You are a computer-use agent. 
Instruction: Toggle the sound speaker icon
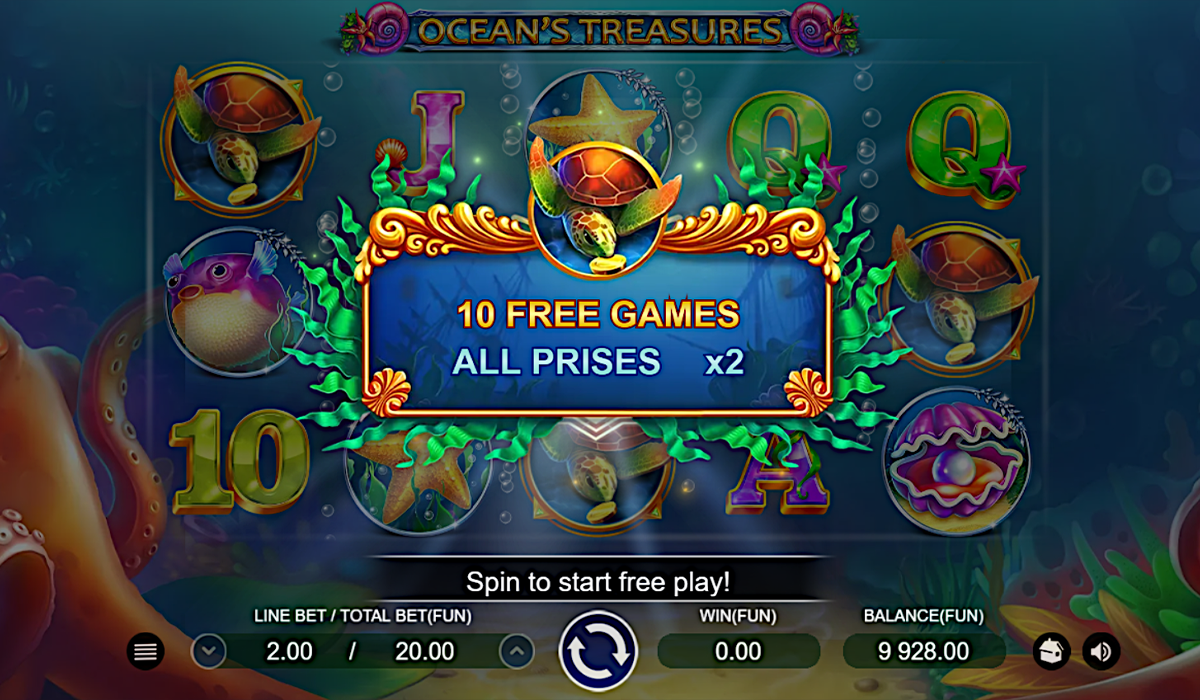[1101, 652]
